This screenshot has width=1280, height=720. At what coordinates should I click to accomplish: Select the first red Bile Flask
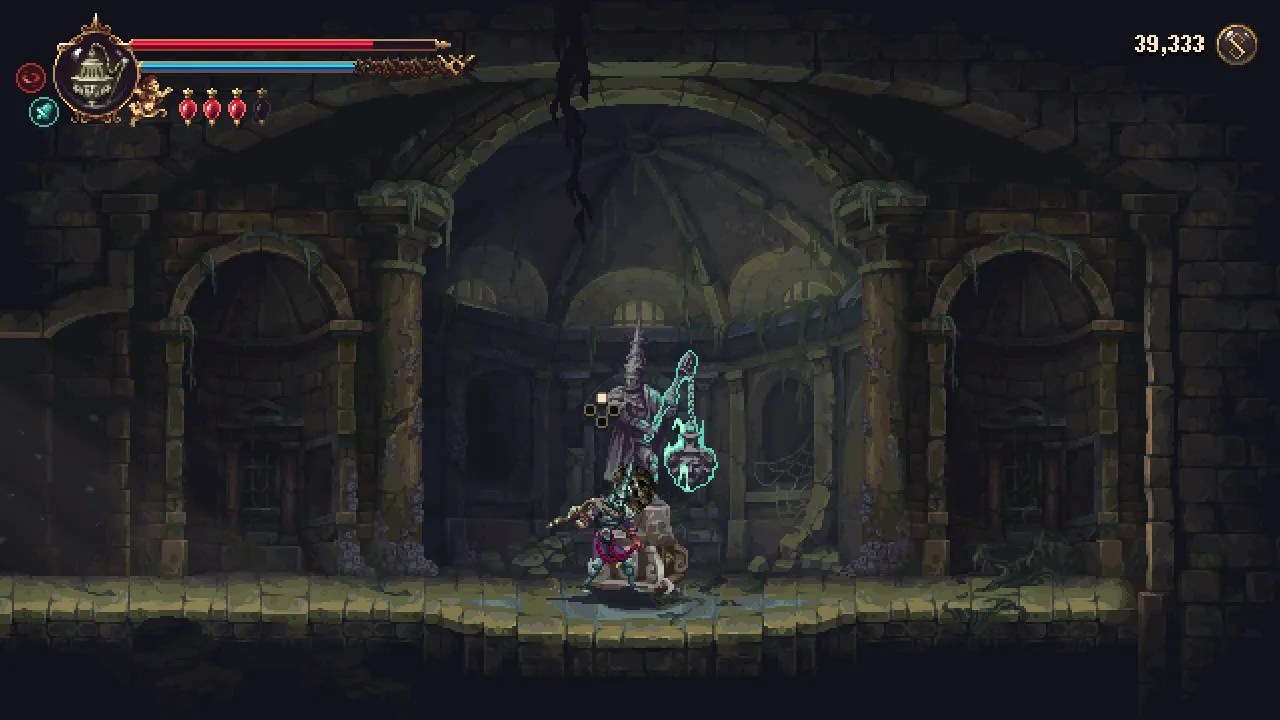tap(187, 107)
